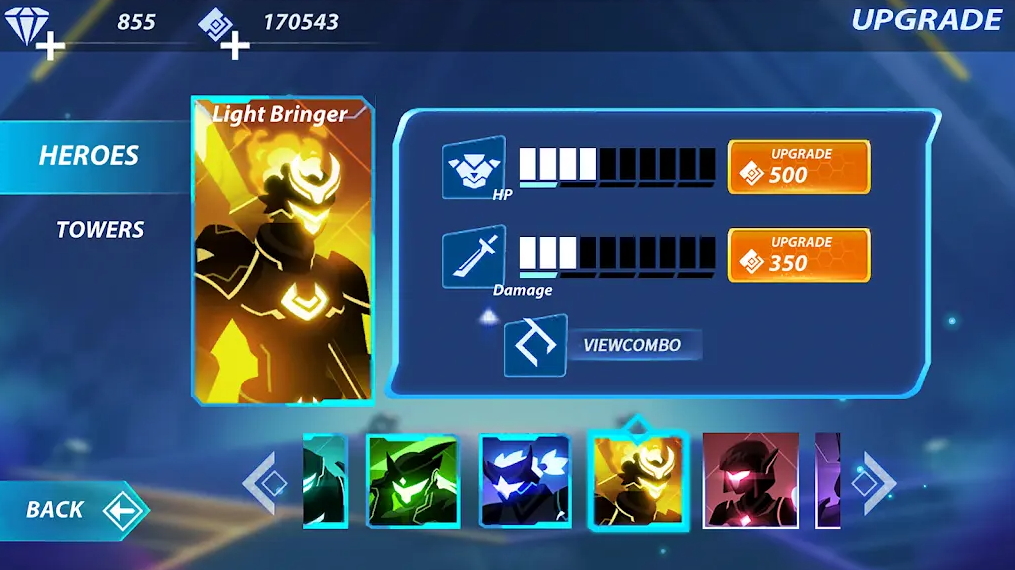Image resolution: width=1015 pixels, height=570 pixels.
Task: Click the Light Bringer hero portrait card
Action: 283,250
